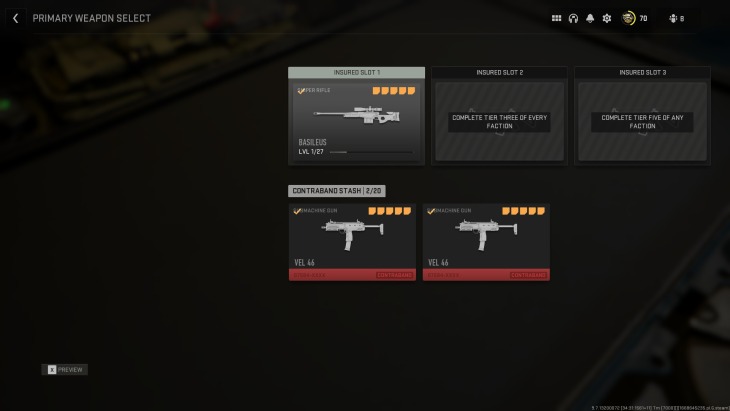The width and height of the screenshot is (730, 411).
Task: Select the Basileus sniper rifle in Insured Slot 1
Action: tap(356, 120)
